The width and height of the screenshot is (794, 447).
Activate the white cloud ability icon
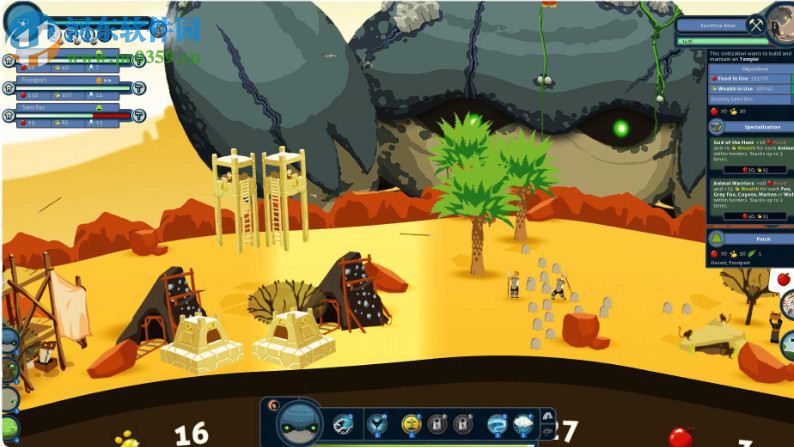pos(521,424)
